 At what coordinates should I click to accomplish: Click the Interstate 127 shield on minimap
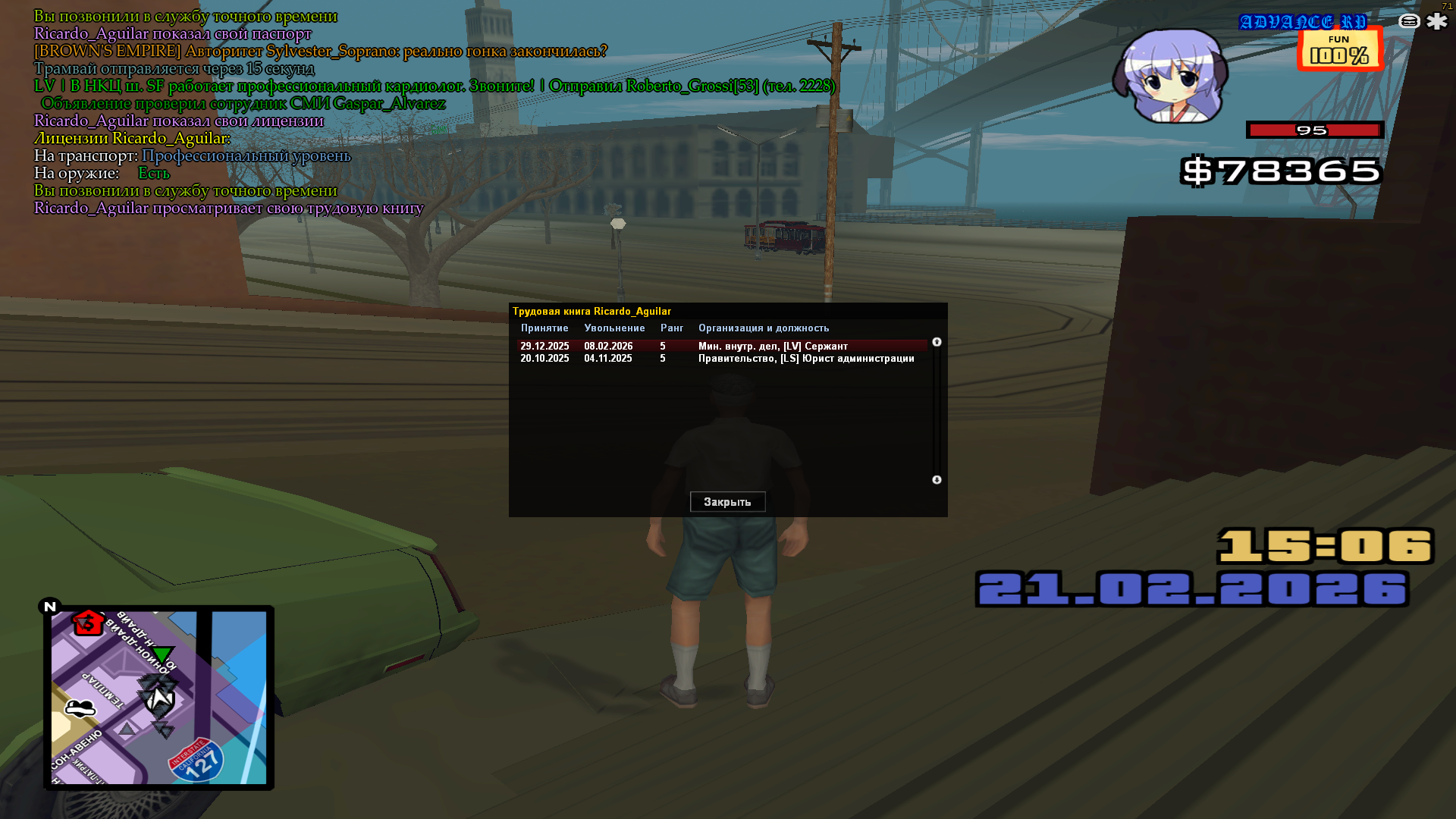[x=196, y=761]
